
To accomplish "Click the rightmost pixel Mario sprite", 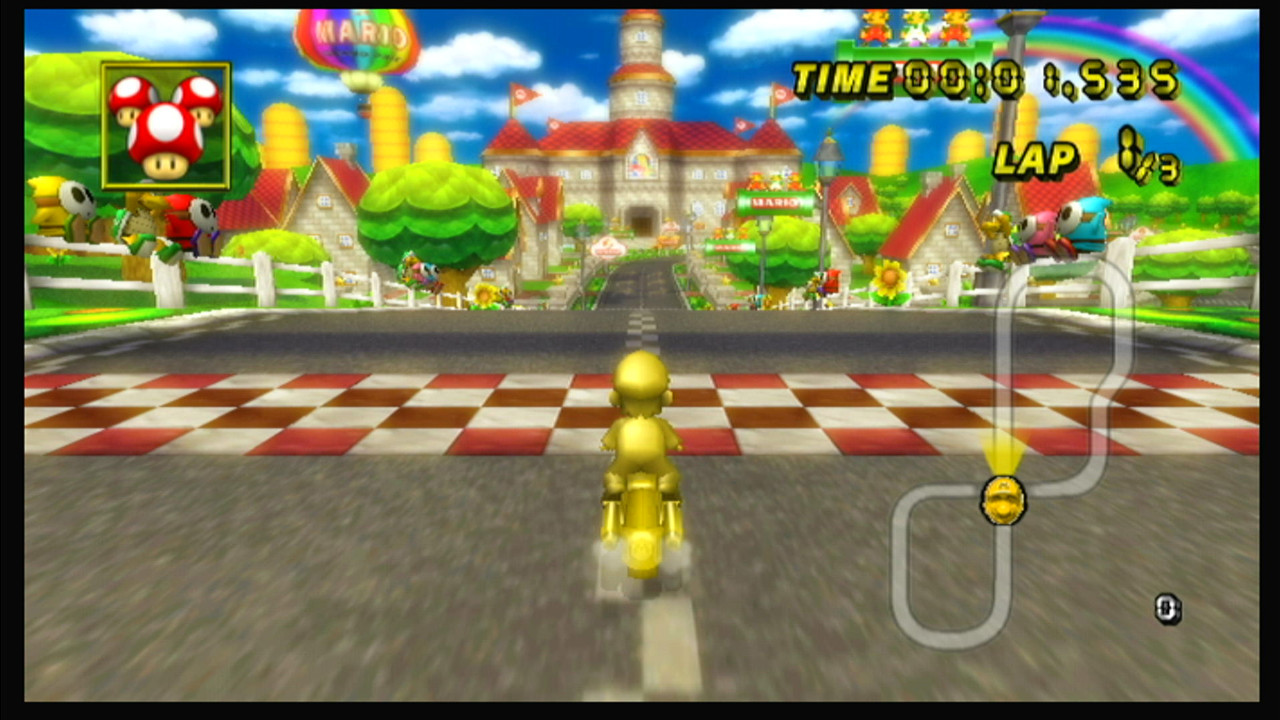I will pos(953,25).
